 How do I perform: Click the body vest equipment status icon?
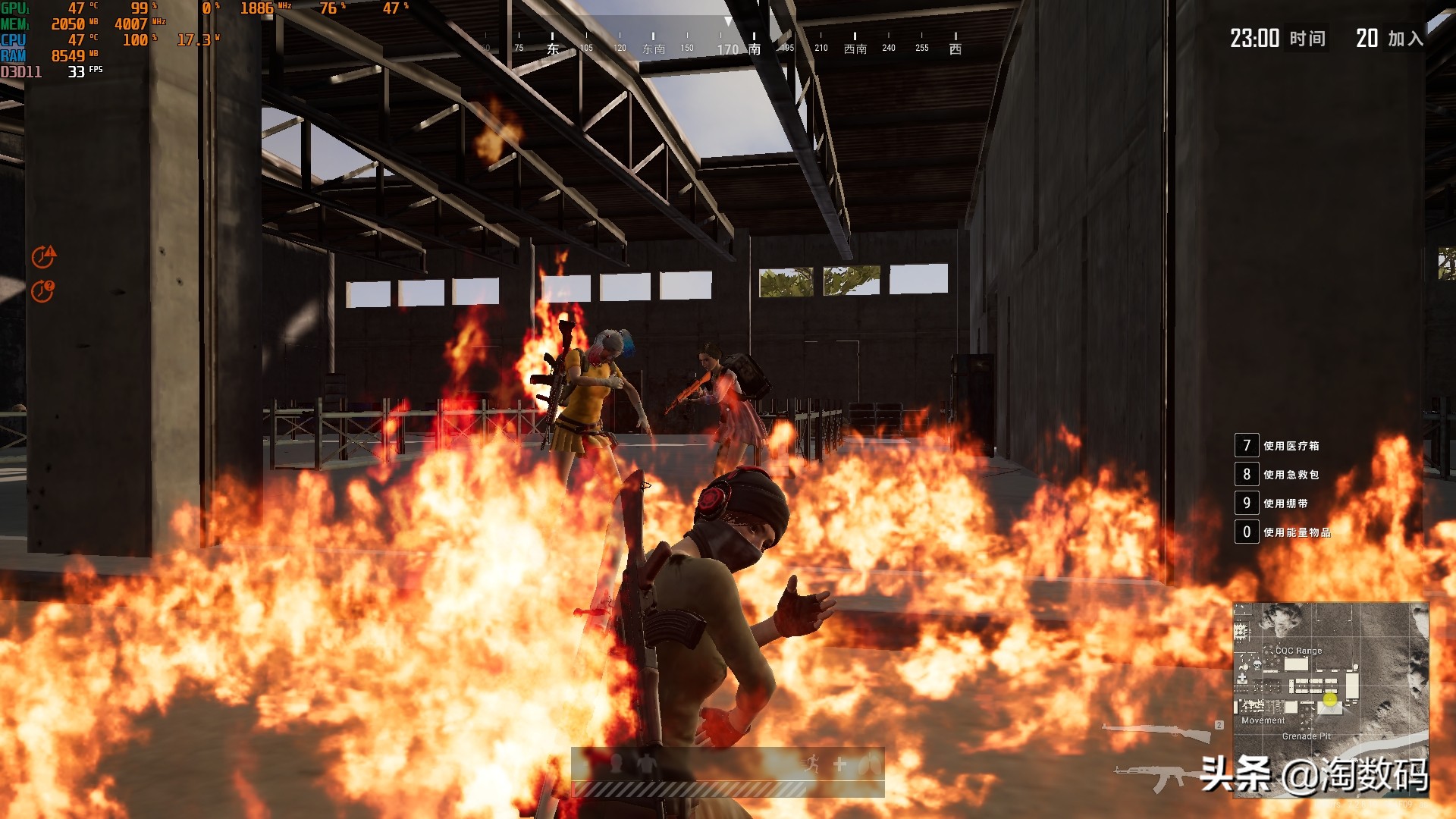pos(646,764)
